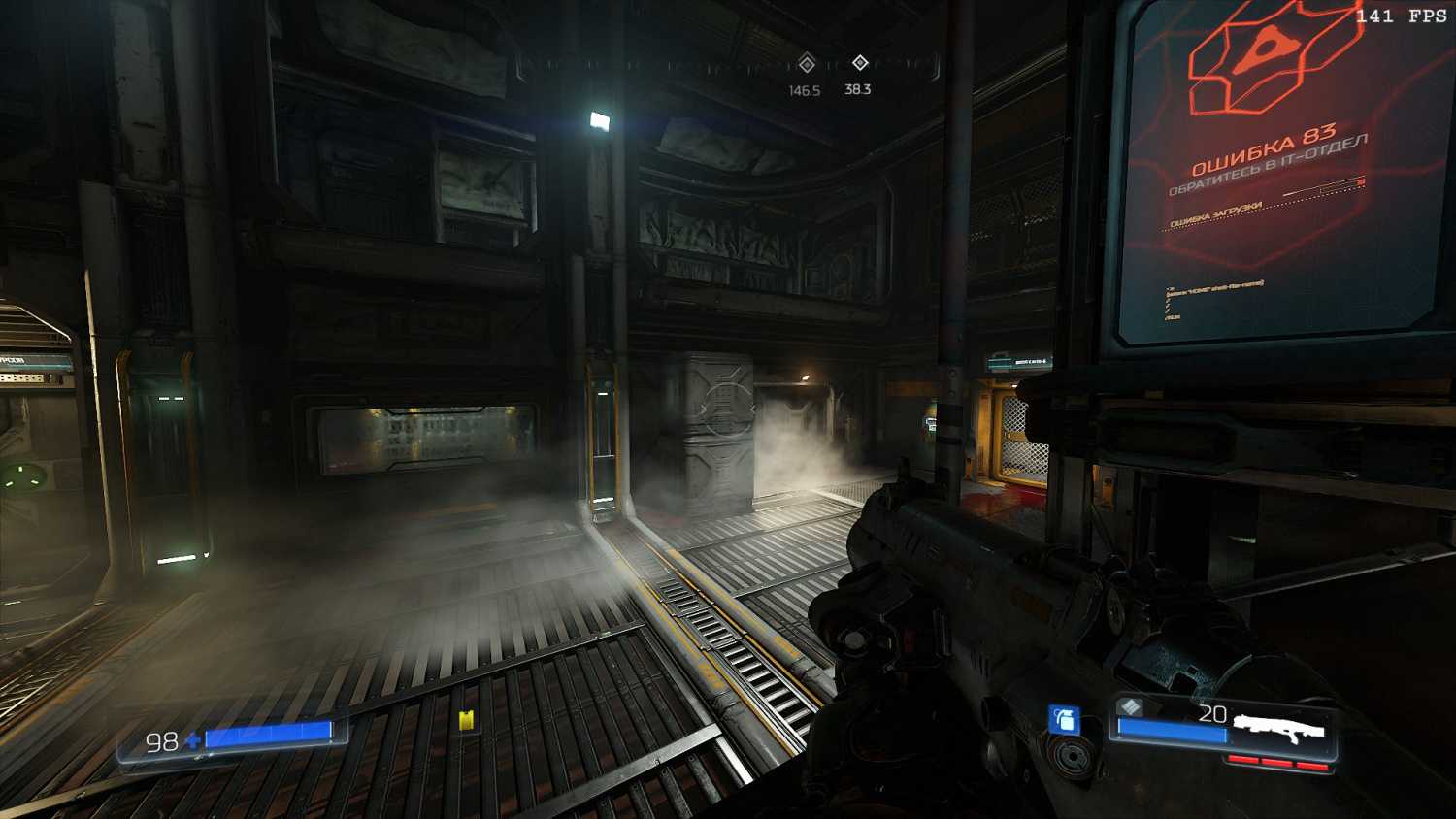Select the objective marker showing 146.5
Image resolution: width=1456 pixels, height=819 pixels.
point(806,65)
